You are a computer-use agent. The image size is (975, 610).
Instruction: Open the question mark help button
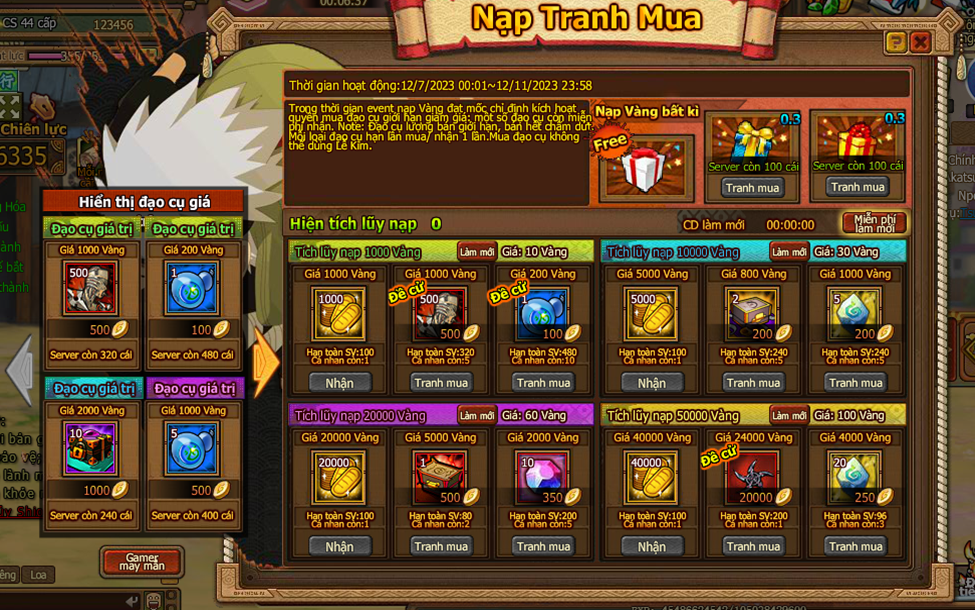(x=896, y=42)
